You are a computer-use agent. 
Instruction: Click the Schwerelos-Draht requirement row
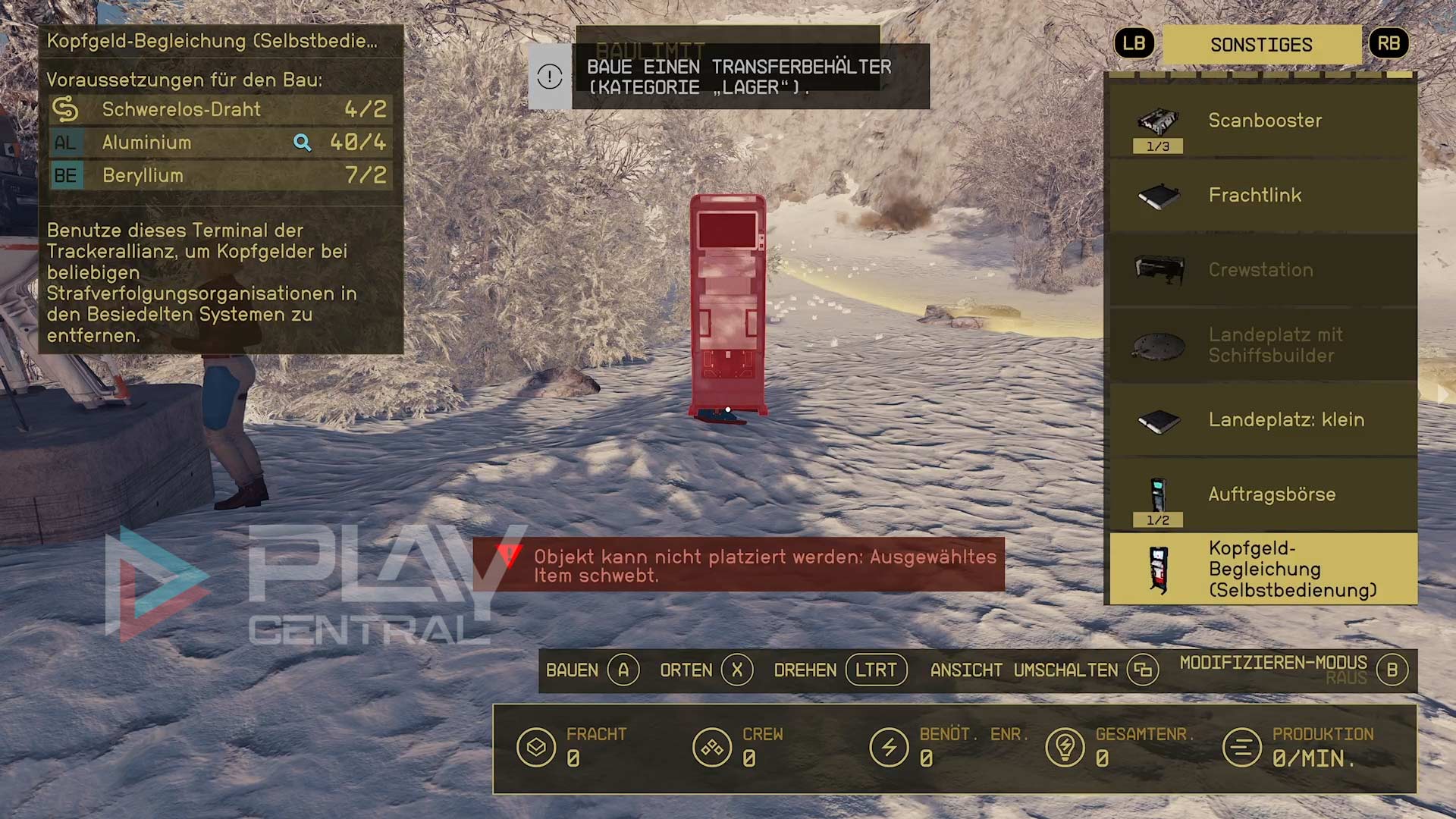220,110
